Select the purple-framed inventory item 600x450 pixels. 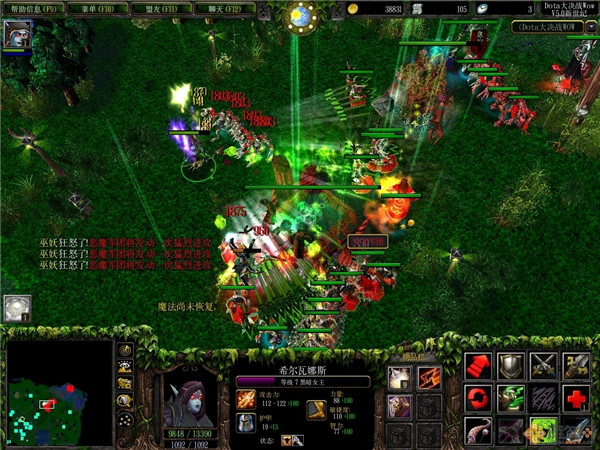(399, 405)
